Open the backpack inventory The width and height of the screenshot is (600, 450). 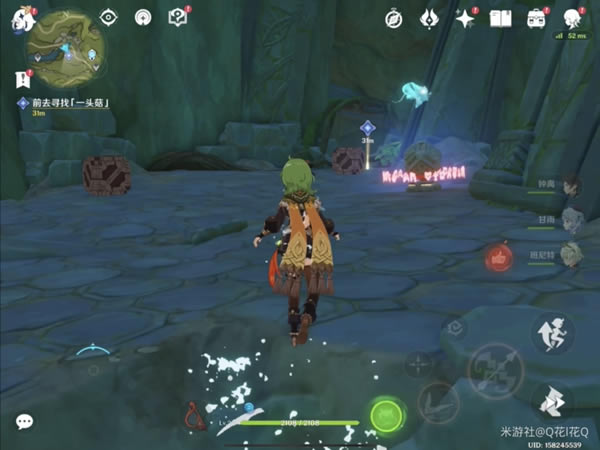[537, 18]
